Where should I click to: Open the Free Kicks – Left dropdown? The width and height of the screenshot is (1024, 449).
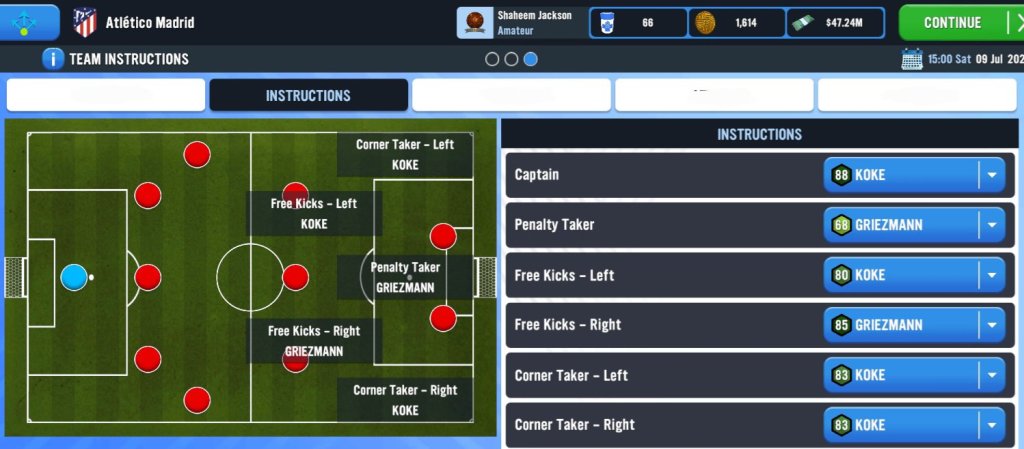pos(914,275)
